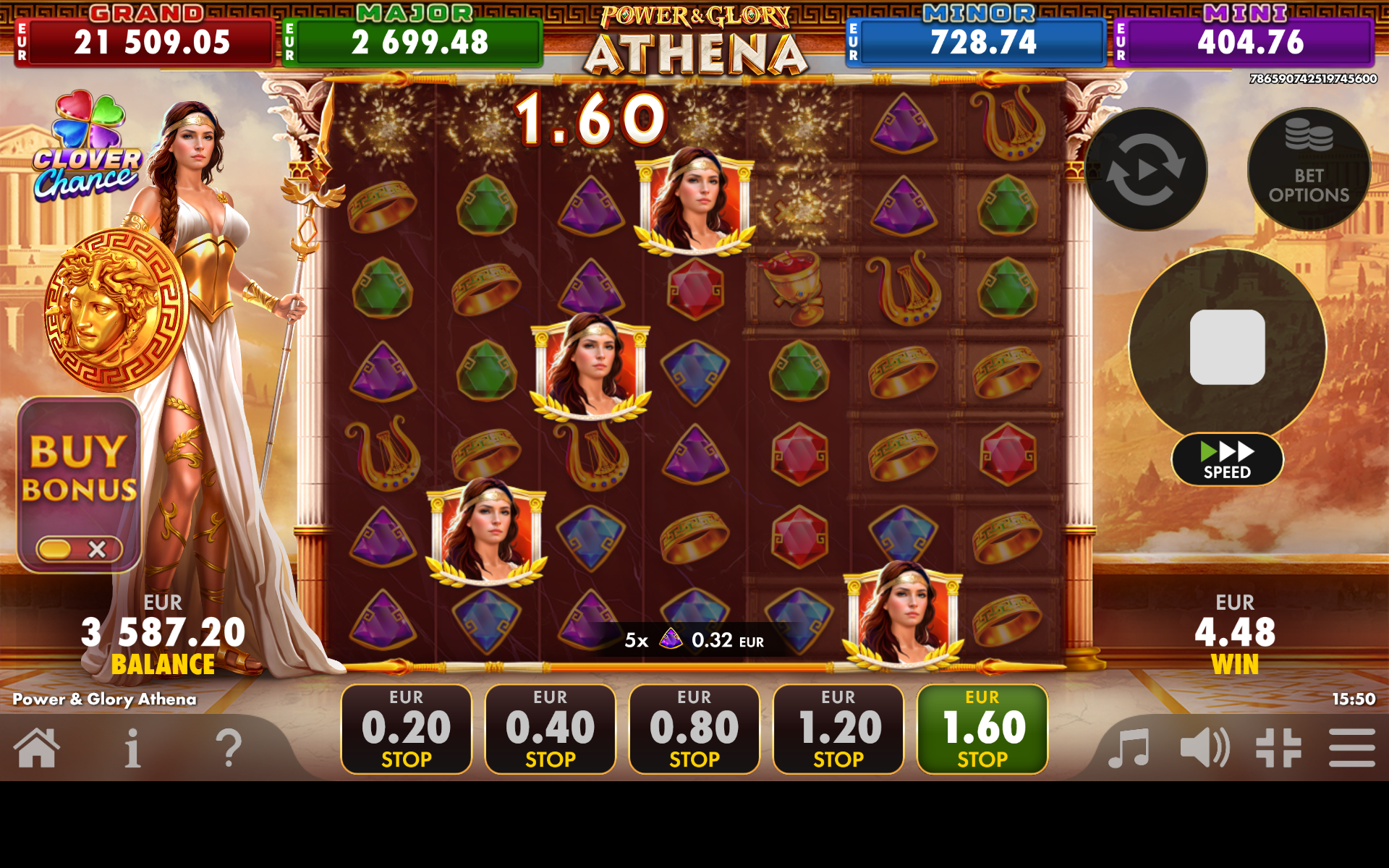This screenshot has width=1389, height=868.
Task: Toggle fullscreen with the arrows icon
Action: pyautogui.click(x=1278, y=747)
